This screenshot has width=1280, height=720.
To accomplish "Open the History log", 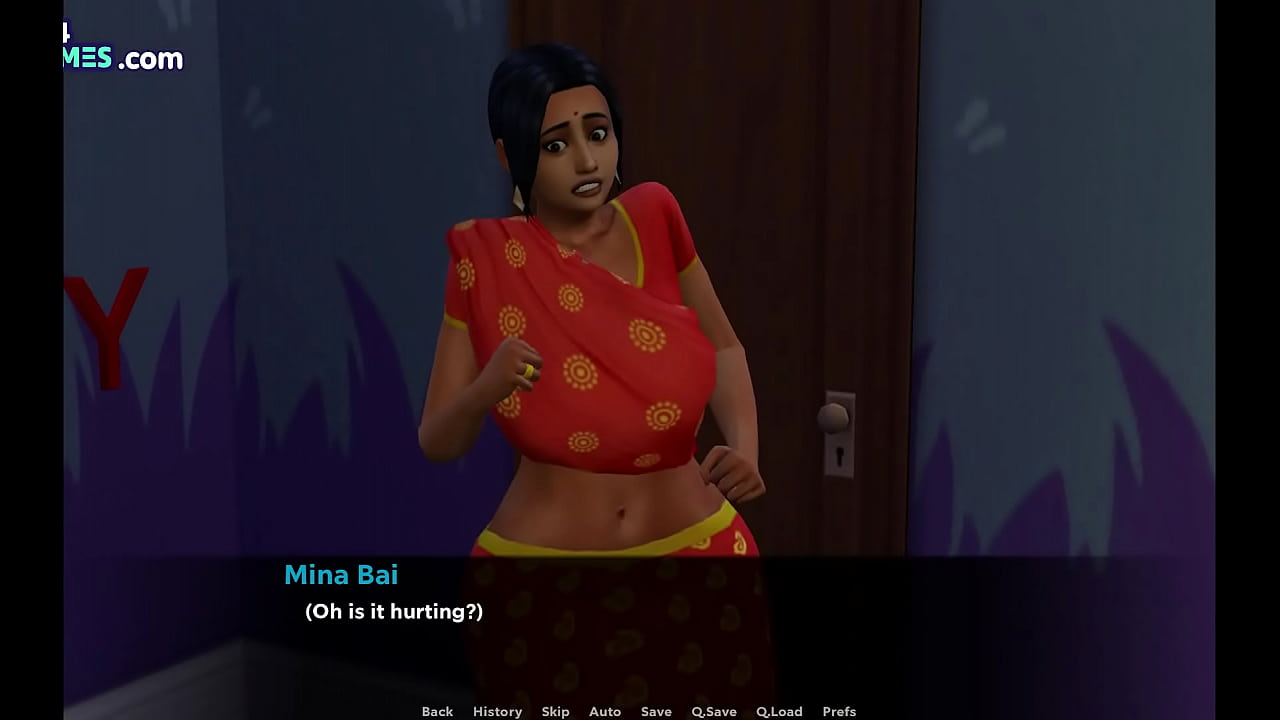I will pyautogui.click(x=497, y=711).
